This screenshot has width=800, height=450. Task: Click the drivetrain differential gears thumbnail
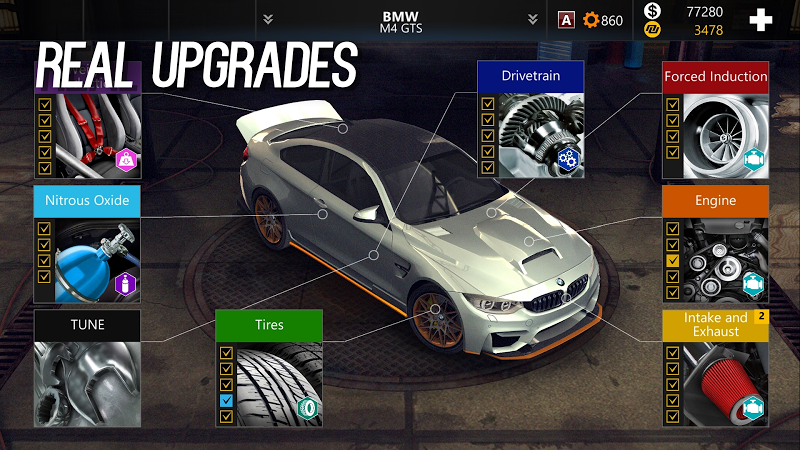[x=540, y=133]
